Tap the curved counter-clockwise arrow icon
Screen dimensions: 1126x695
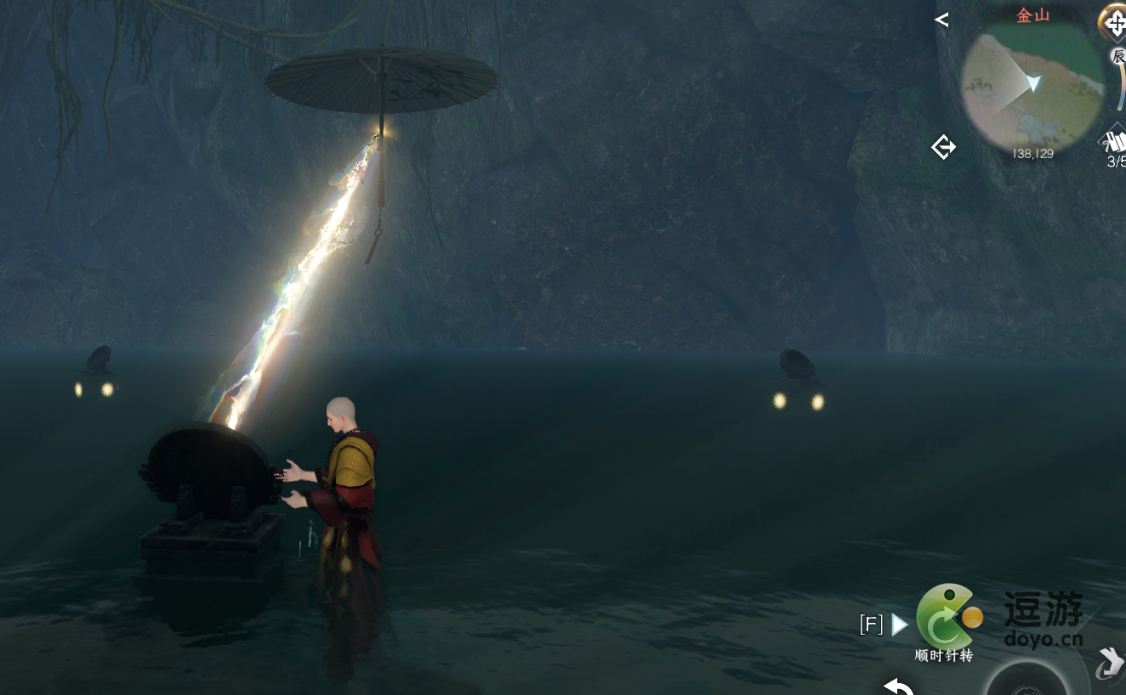click(898, 686)
